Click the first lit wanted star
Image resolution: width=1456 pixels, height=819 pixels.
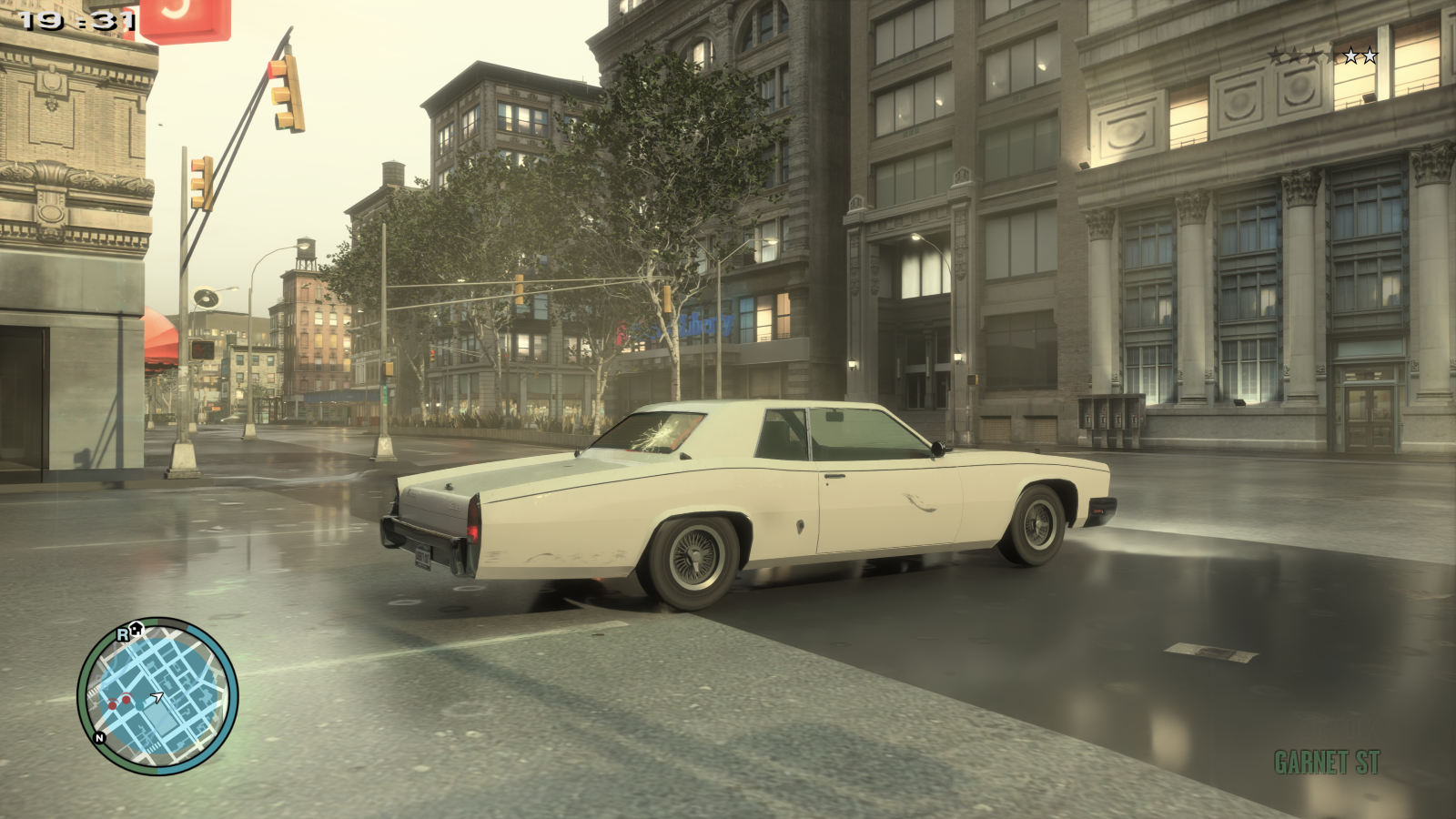(1350, 56)
